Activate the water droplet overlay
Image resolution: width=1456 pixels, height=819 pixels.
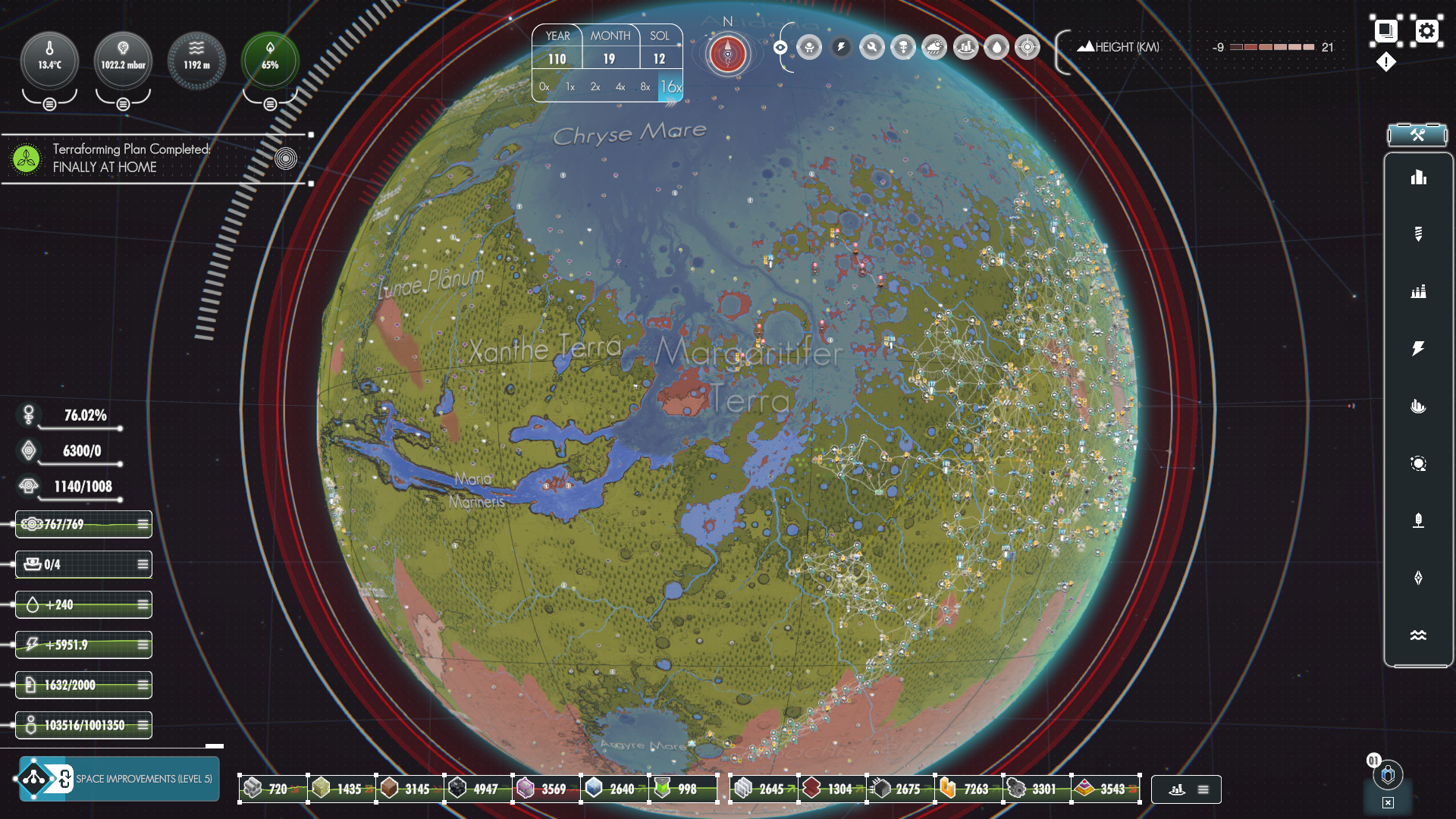pyautogui.click(x=996, y=48)
